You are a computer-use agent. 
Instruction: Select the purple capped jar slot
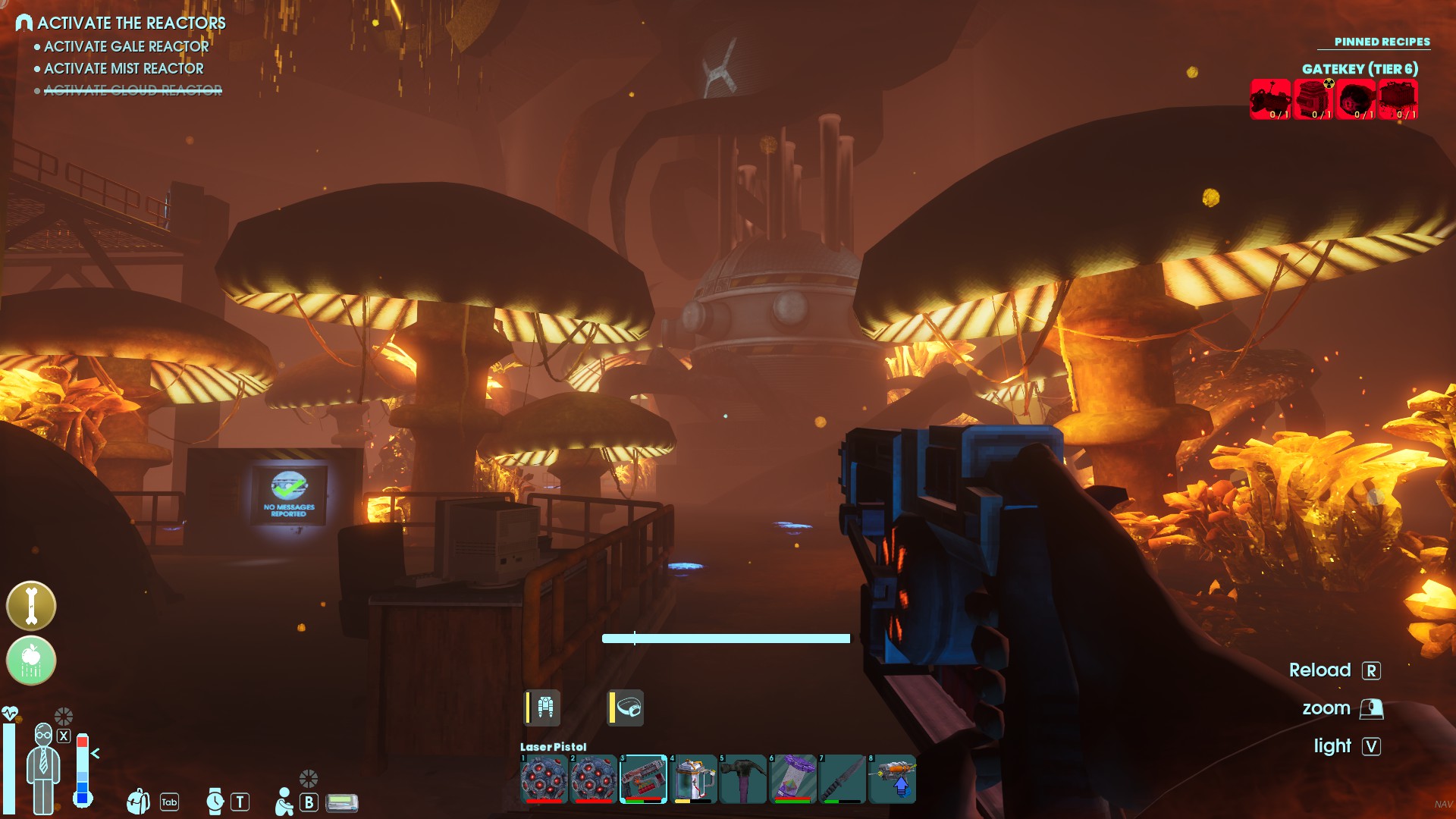tap(792, 779)
